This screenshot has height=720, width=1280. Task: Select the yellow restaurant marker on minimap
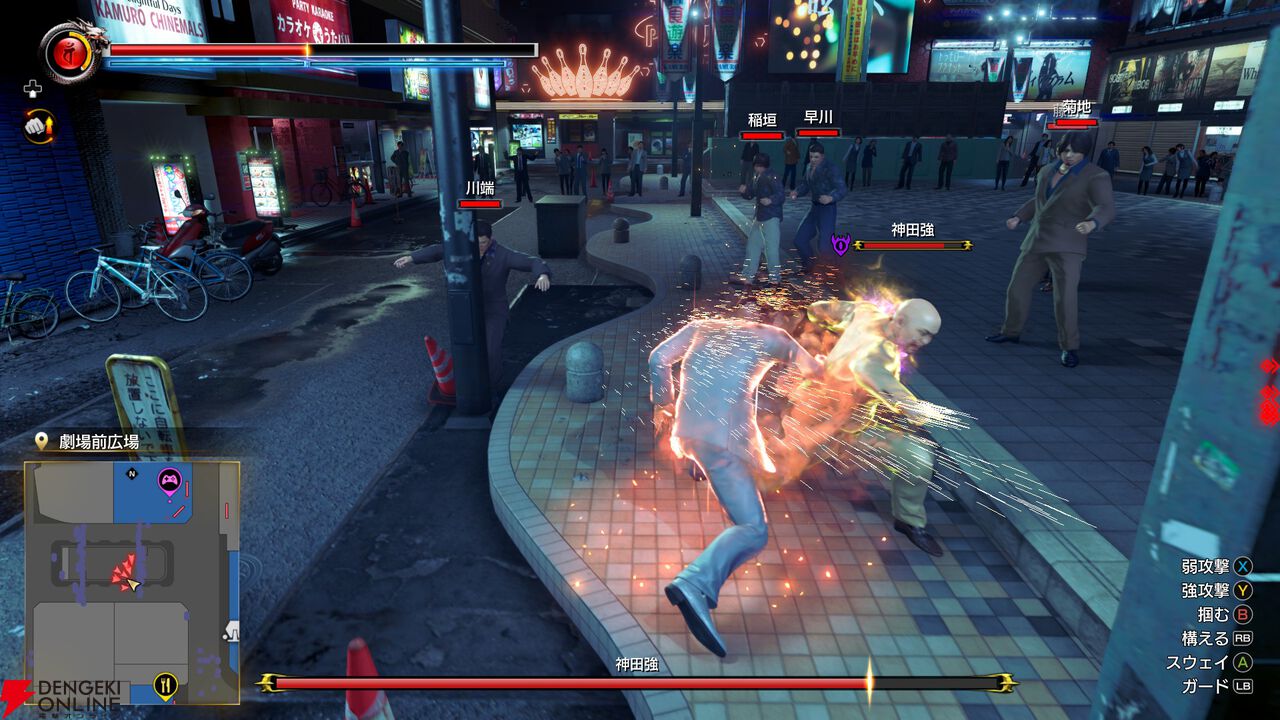166,685
